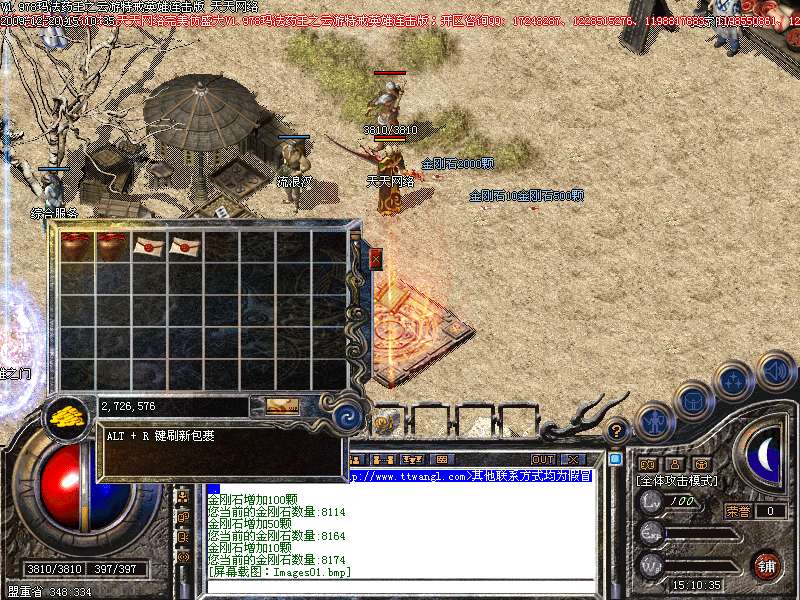Click the scroll button beside the gold amount

[281, 406]
